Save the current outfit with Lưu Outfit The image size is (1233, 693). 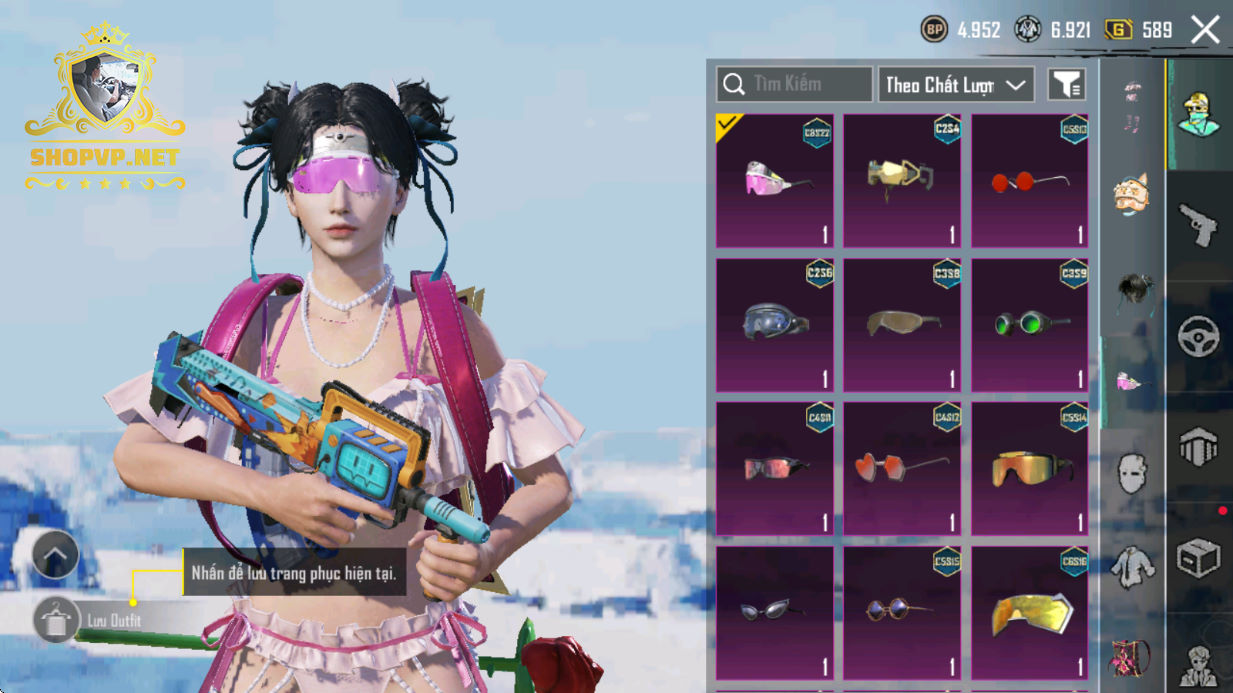pyautogui.click(x=57, y=620)
